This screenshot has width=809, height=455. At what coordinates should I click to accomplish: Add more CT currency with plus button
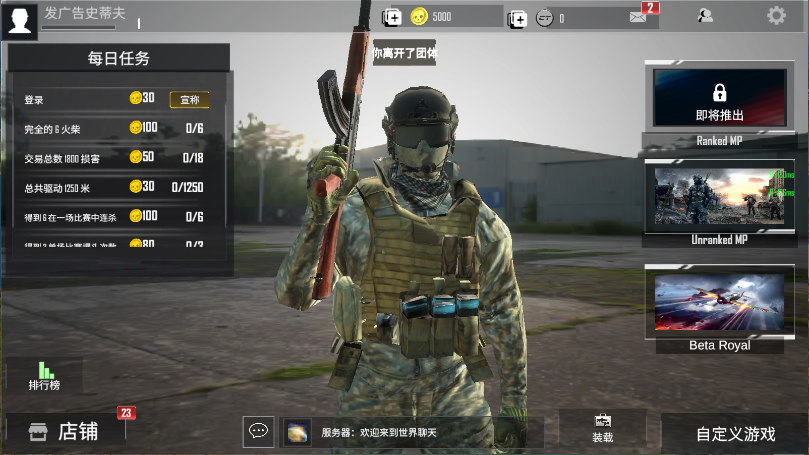(517, 17)
